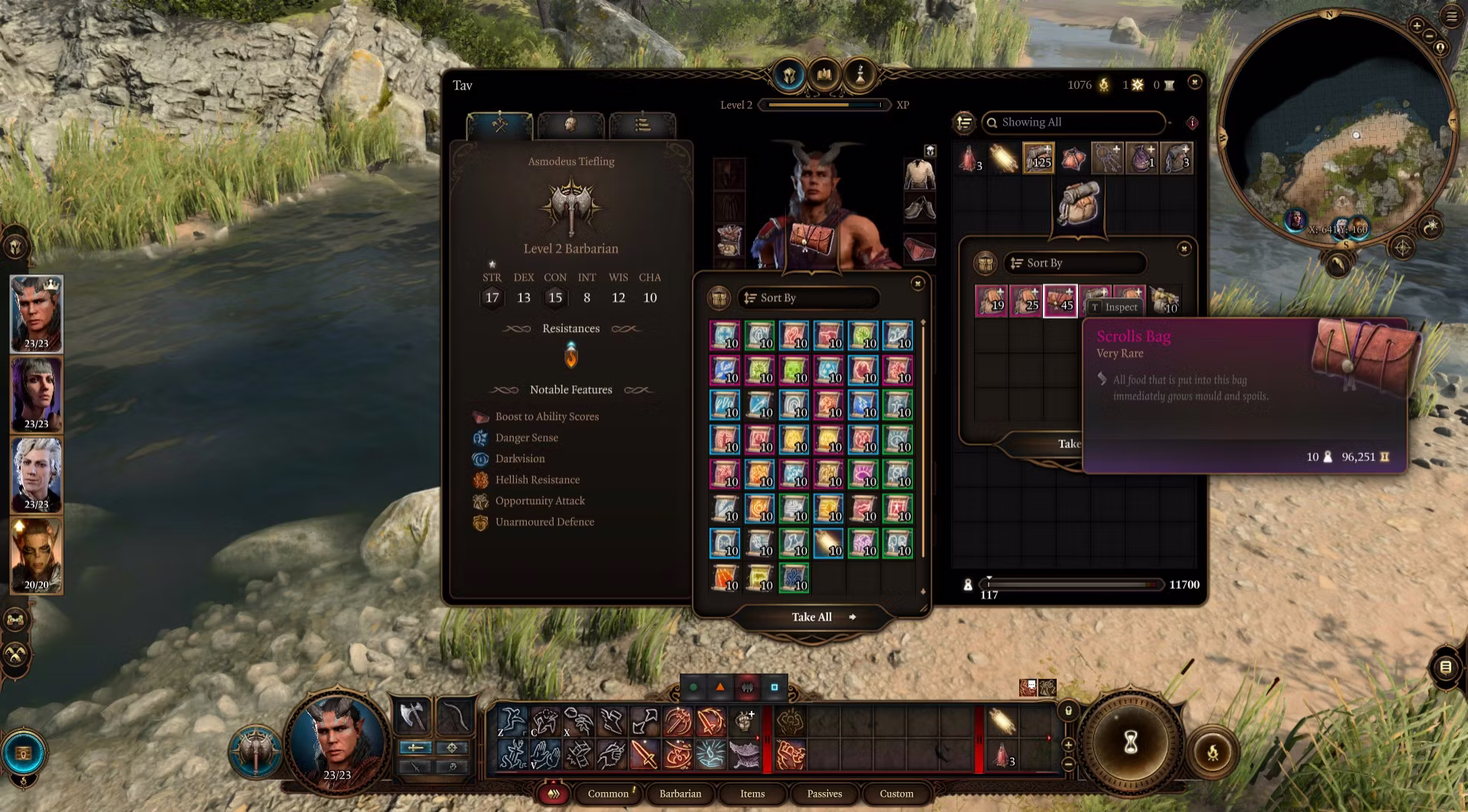1468x812 pixels.
Task: Select the Scrolls Bag with 45 items
Action: pyautogui.click(x=1060, y=300)
